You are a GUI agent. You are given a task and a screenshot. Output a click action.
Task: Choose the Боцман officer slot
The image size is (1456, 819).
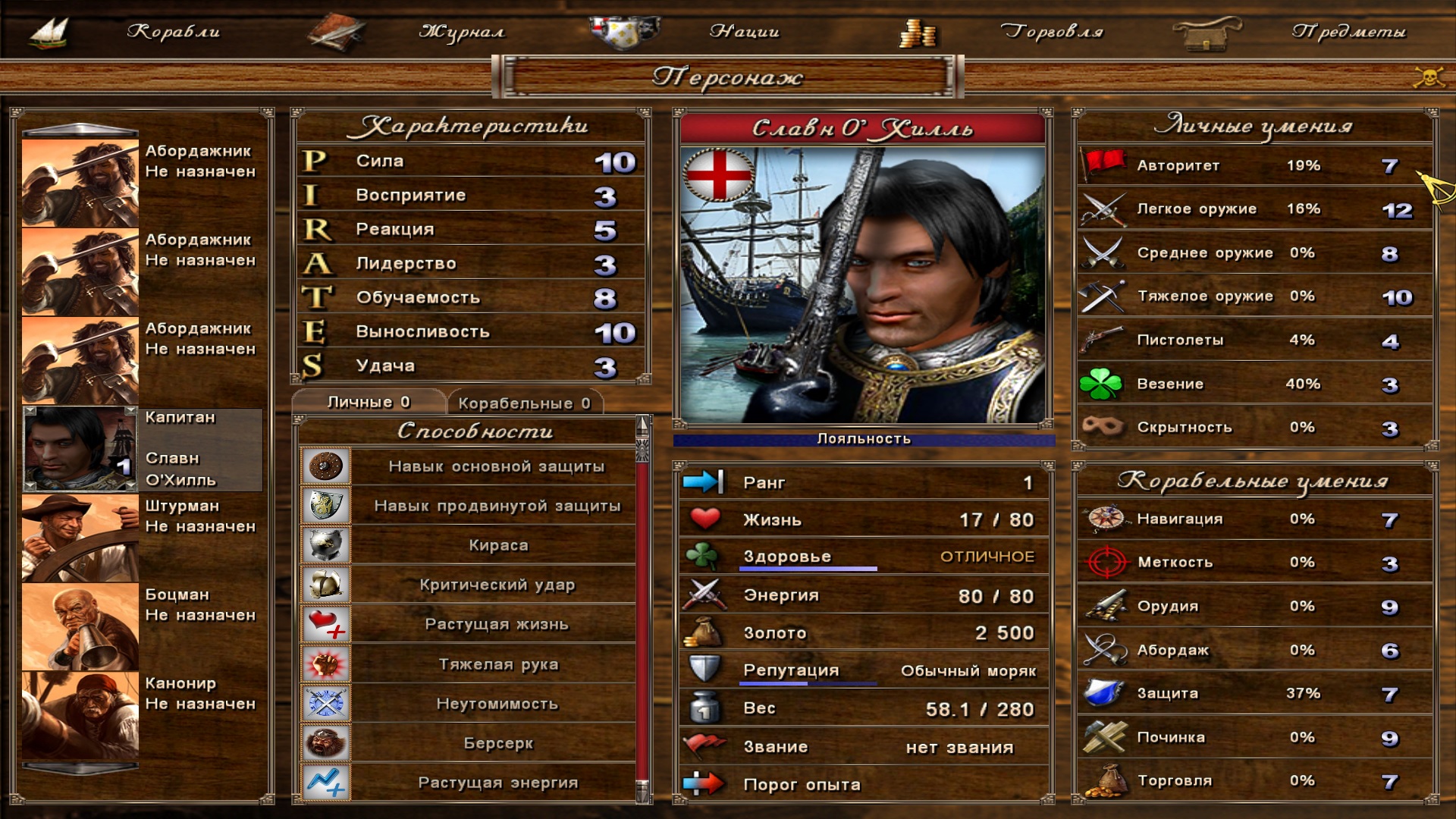(x=80, y=626)
